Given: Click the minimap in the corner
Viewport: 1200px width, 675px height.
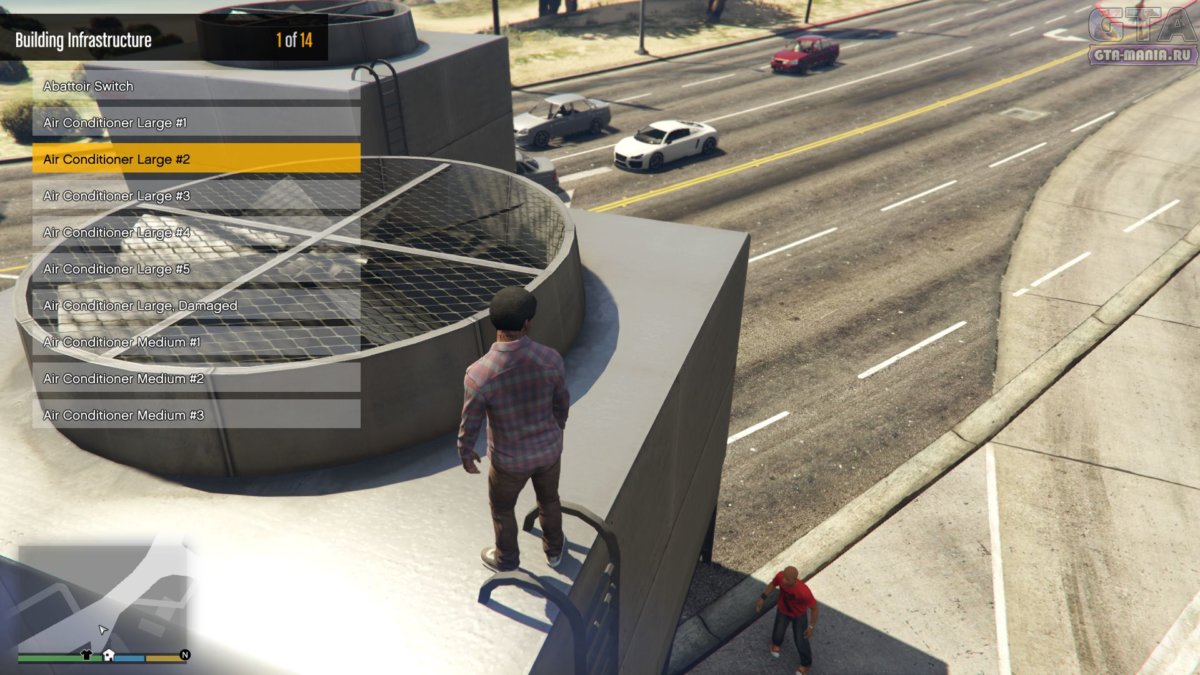Looking at the screenshot, I should 102,596.
